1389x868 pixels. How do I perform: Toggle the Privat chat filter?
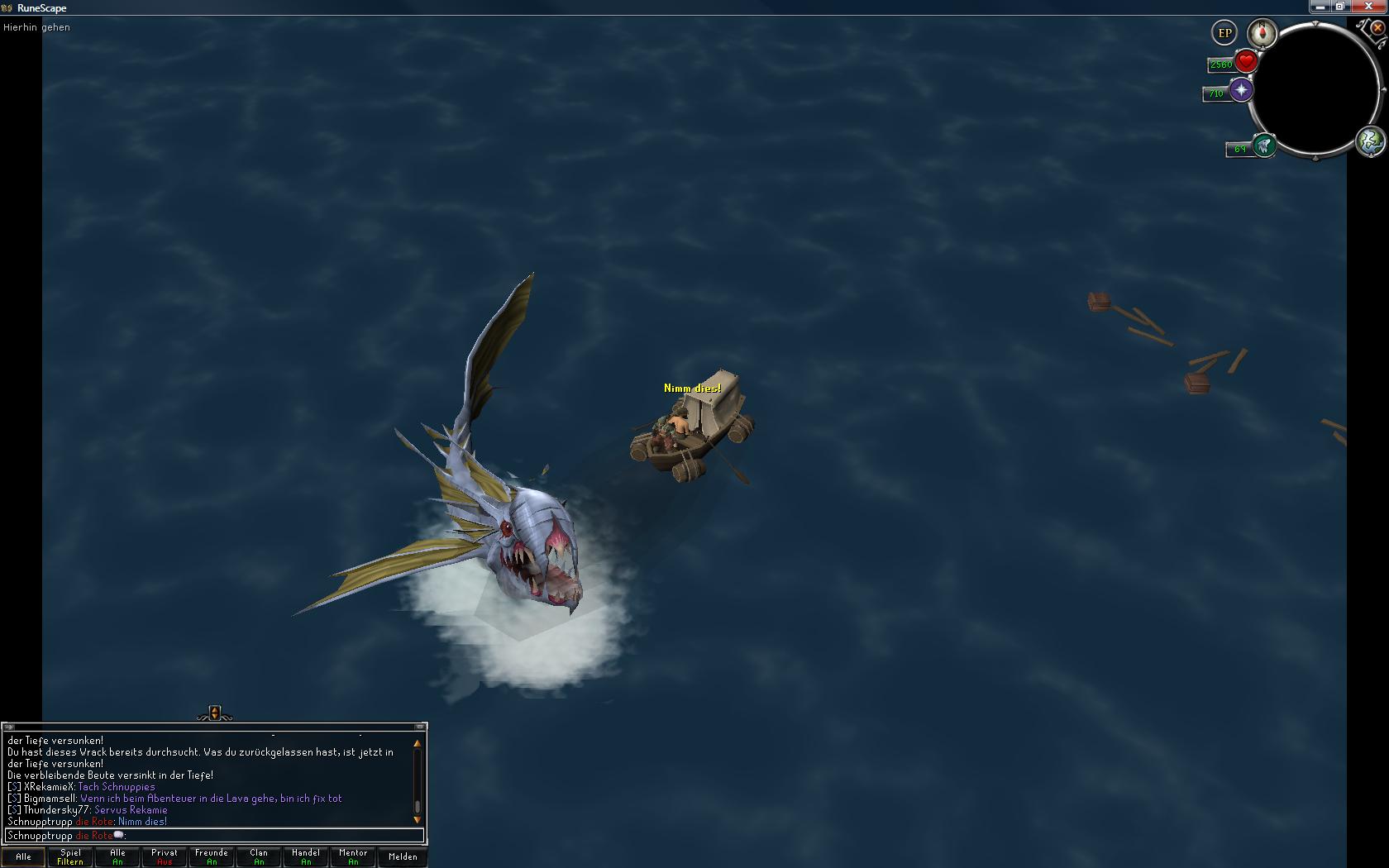click(165, 856)
